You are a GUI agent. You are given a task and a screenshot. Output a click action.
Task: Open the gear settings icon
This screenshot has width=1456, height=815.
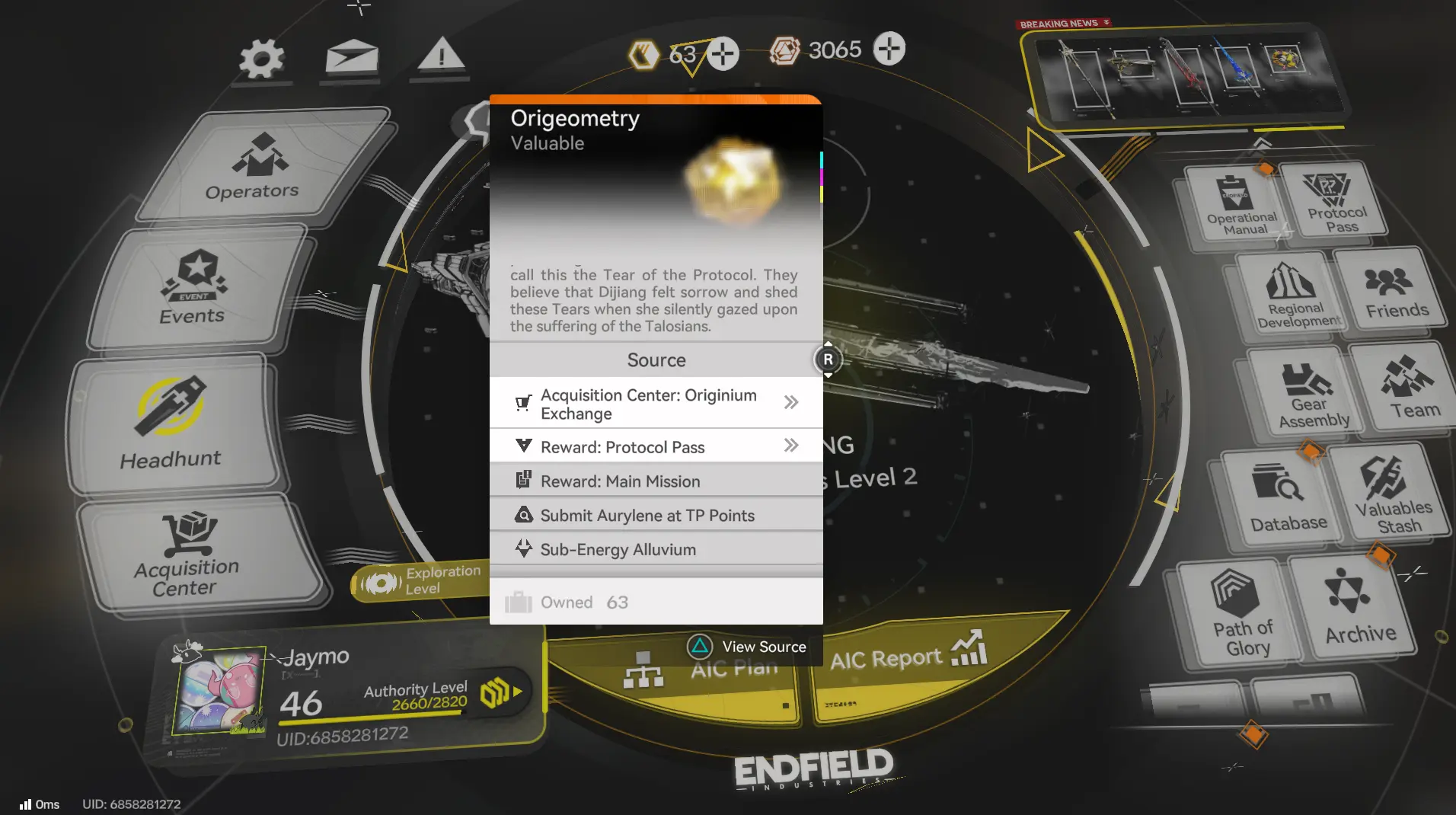tap(261, 59)
